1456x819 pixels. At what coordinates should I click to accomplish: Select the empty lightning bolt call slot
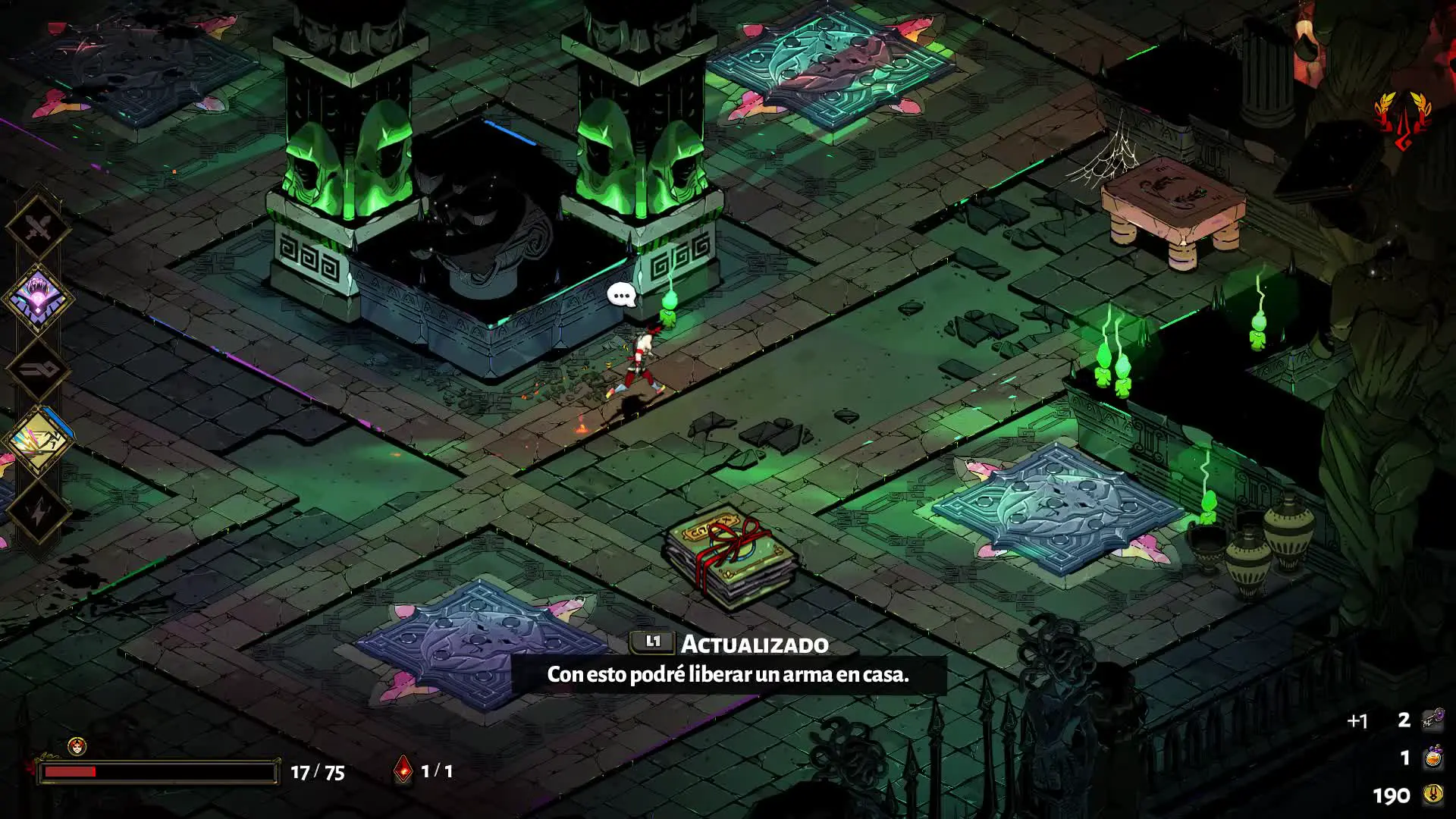[38, 512]
